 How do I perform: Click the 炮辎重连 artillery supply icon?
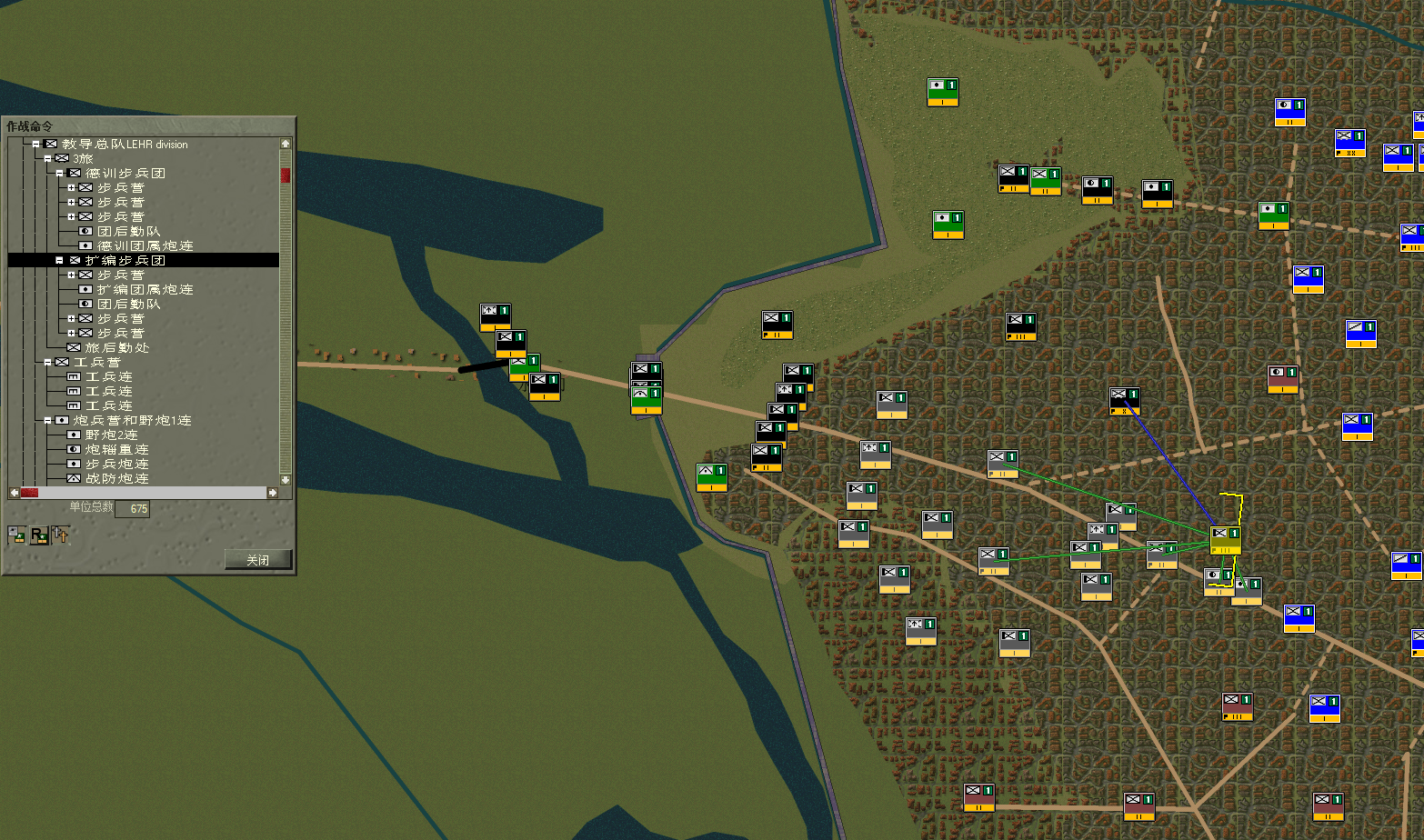[75, 448]
